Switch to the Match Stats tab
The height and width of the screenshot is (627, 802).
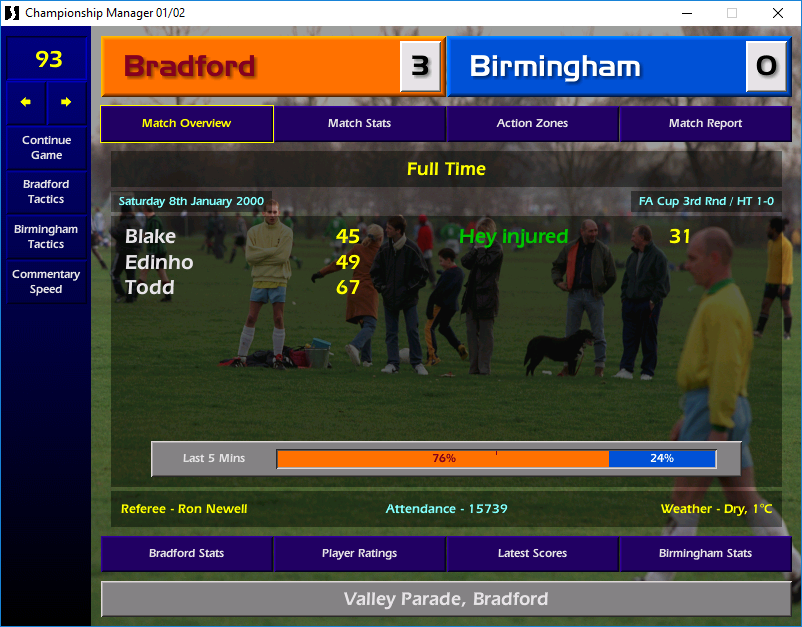point(359,124)
